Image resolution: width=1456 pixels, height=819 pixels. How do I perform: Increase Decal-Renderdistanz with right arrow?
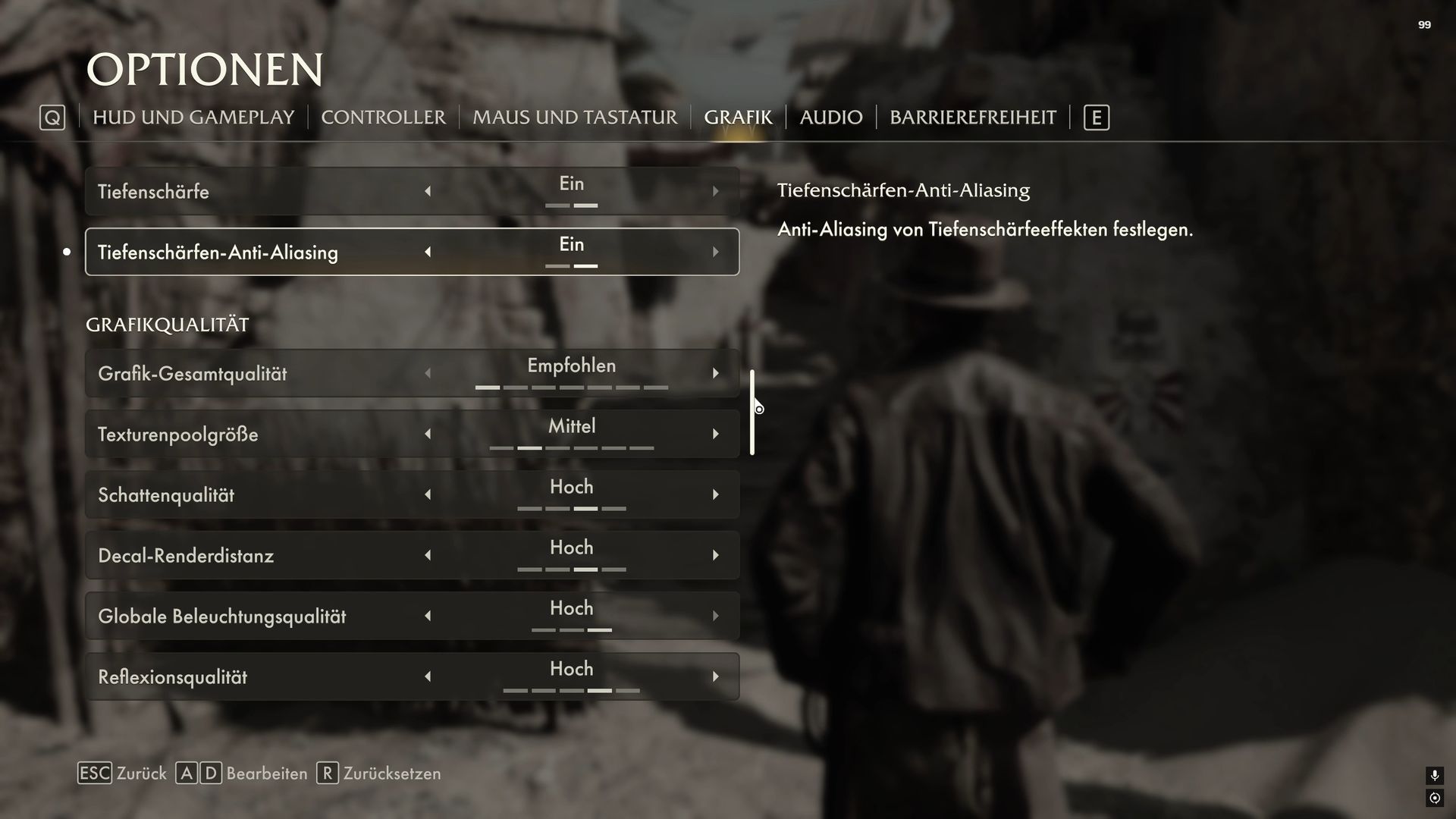[x=715, y=555]
